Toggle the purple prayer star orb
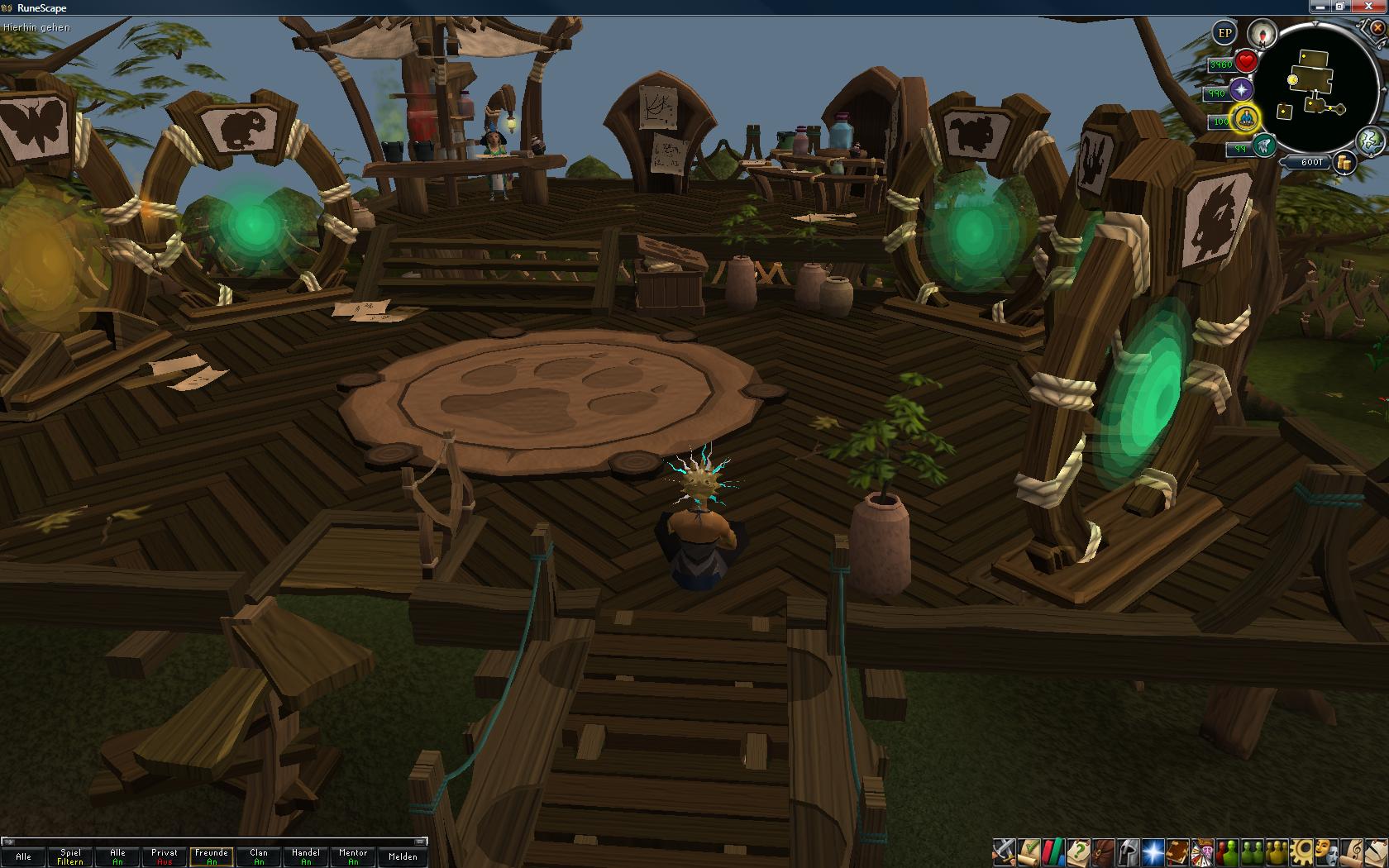Image resolution: width=1389 pixels, height=868 pixels. coord(1241,90)
